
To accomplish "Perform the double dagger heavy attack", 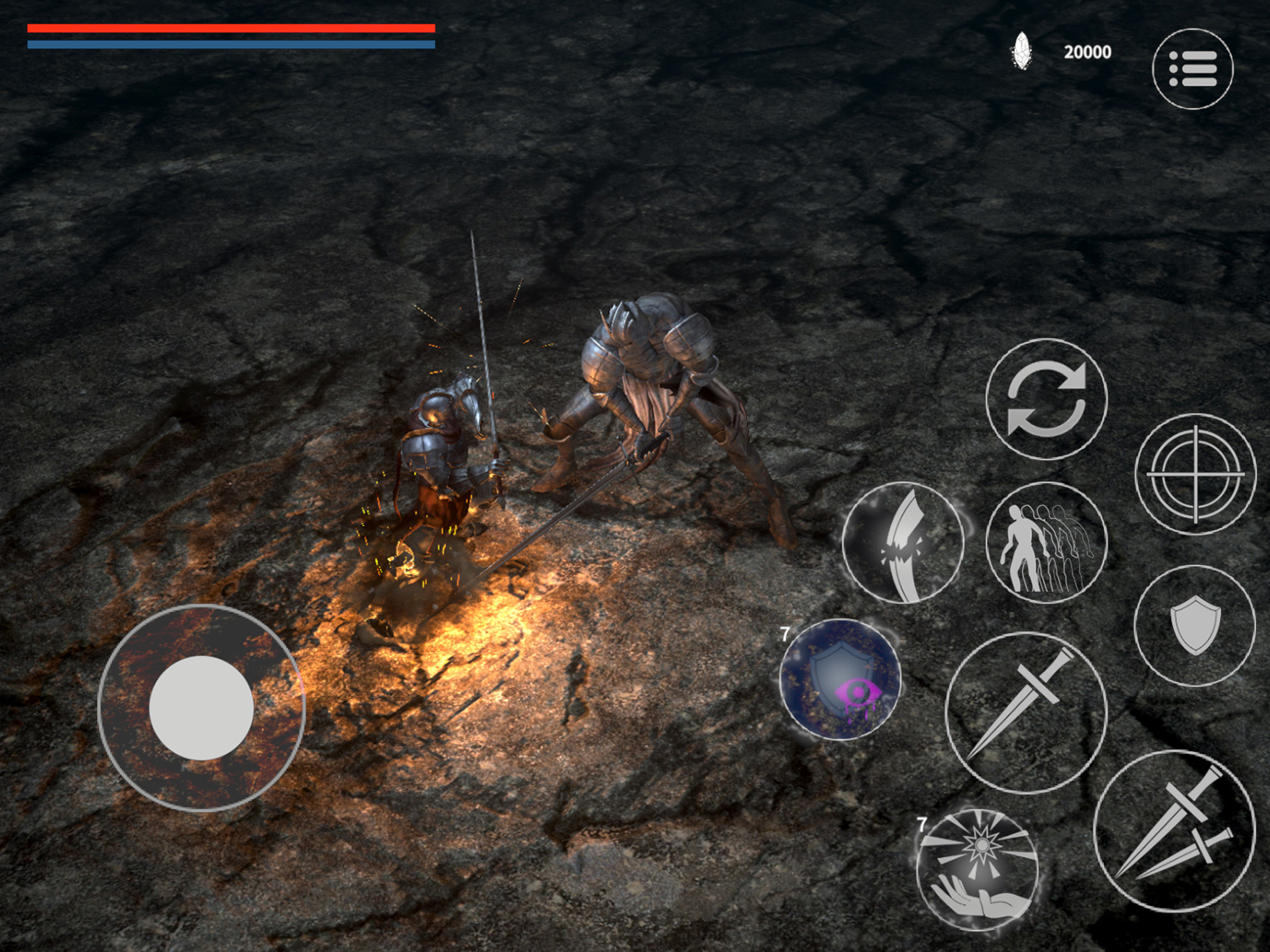I will pyautogui.click(x=1174, y=830).
